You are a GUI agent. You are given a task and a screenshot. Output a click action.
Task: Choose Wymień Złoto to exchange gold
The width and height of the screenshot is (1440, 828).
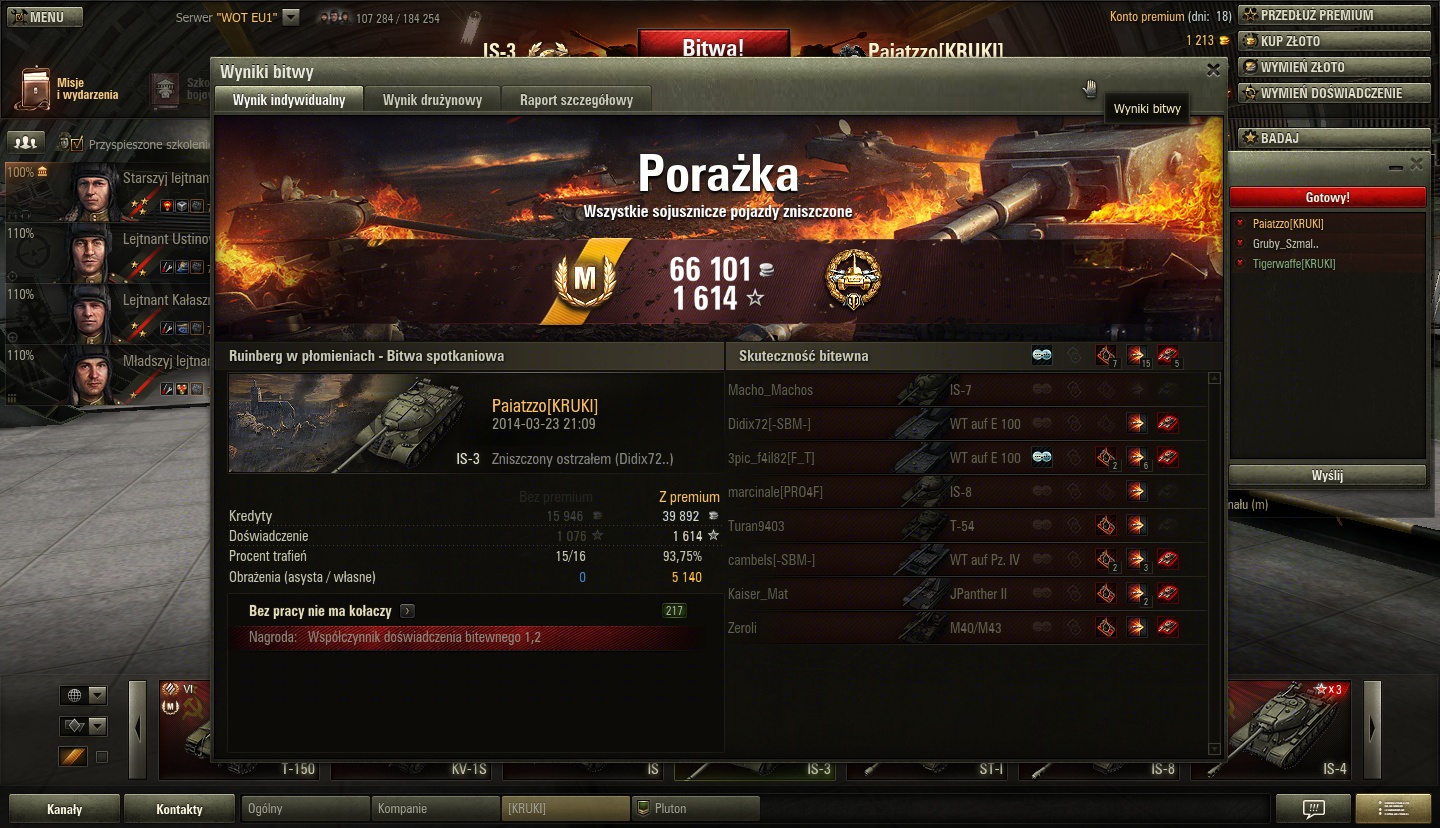click(1334, 67)
